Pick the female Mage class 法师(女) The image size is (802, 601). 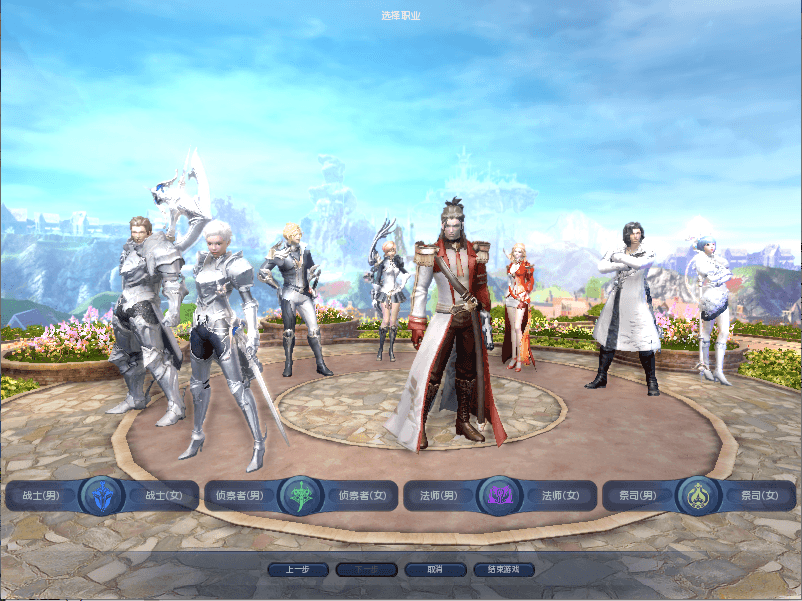coord(560,495)
